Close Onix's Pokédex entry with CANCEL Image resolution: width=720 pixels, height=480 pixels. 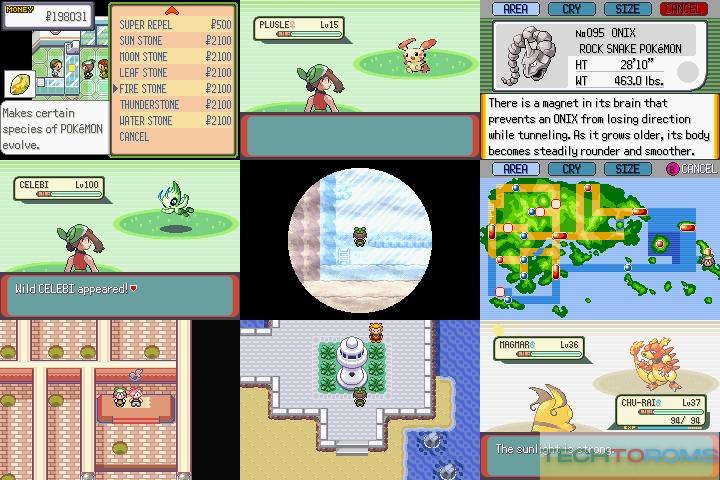tap(683, 7)
